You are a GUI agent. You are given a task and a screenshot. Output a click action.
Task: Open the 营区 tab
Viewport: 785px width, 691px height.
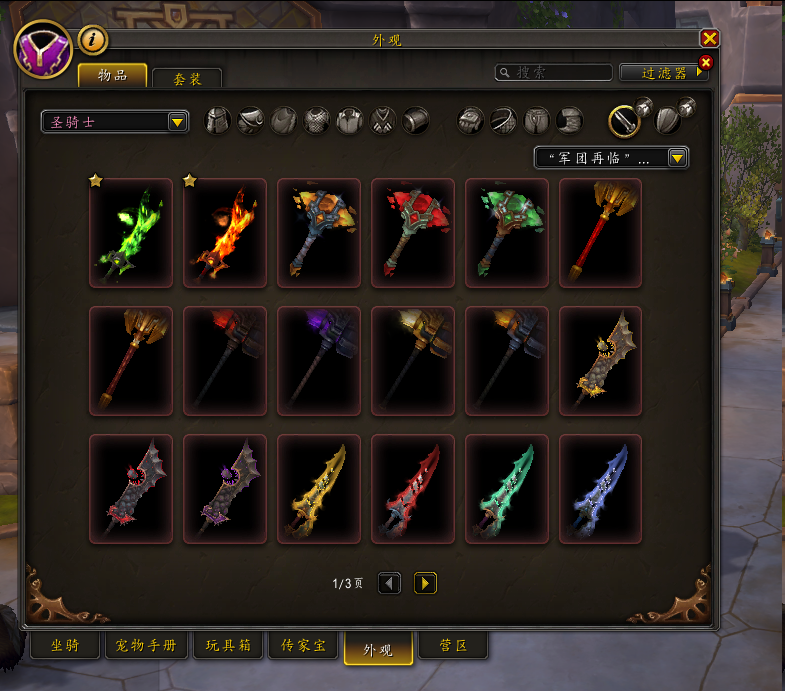click(x=454, y=646)
